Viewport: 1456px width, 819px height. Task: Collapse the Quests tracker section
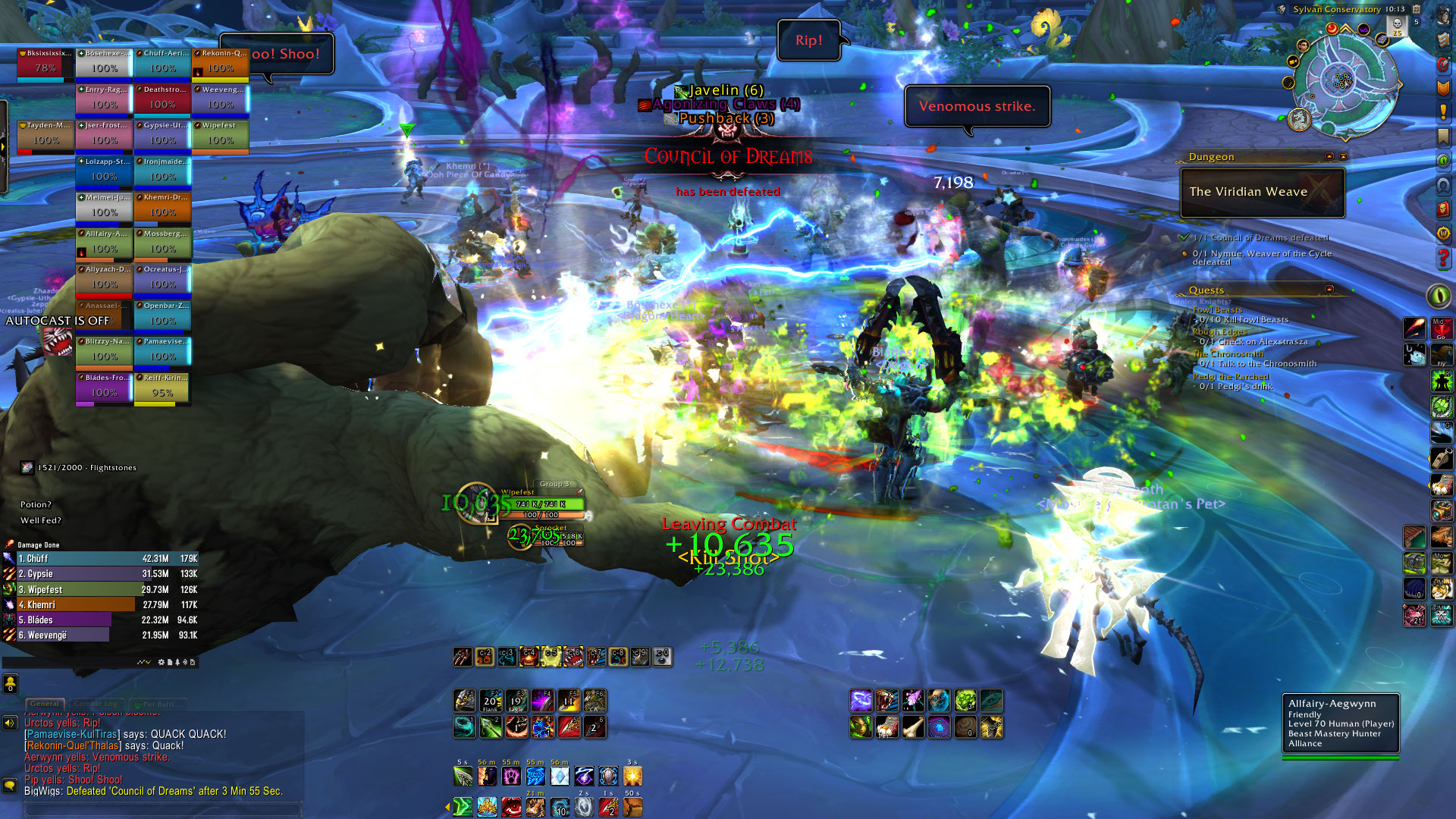pos(1329,290)
